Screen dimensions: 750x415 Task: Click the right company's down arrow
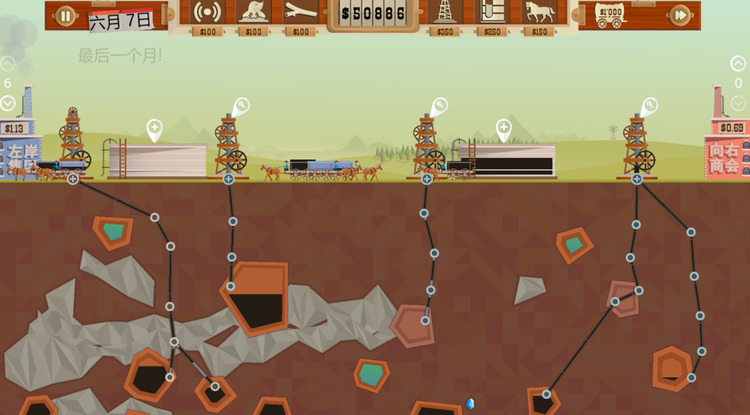click(738, 103)
